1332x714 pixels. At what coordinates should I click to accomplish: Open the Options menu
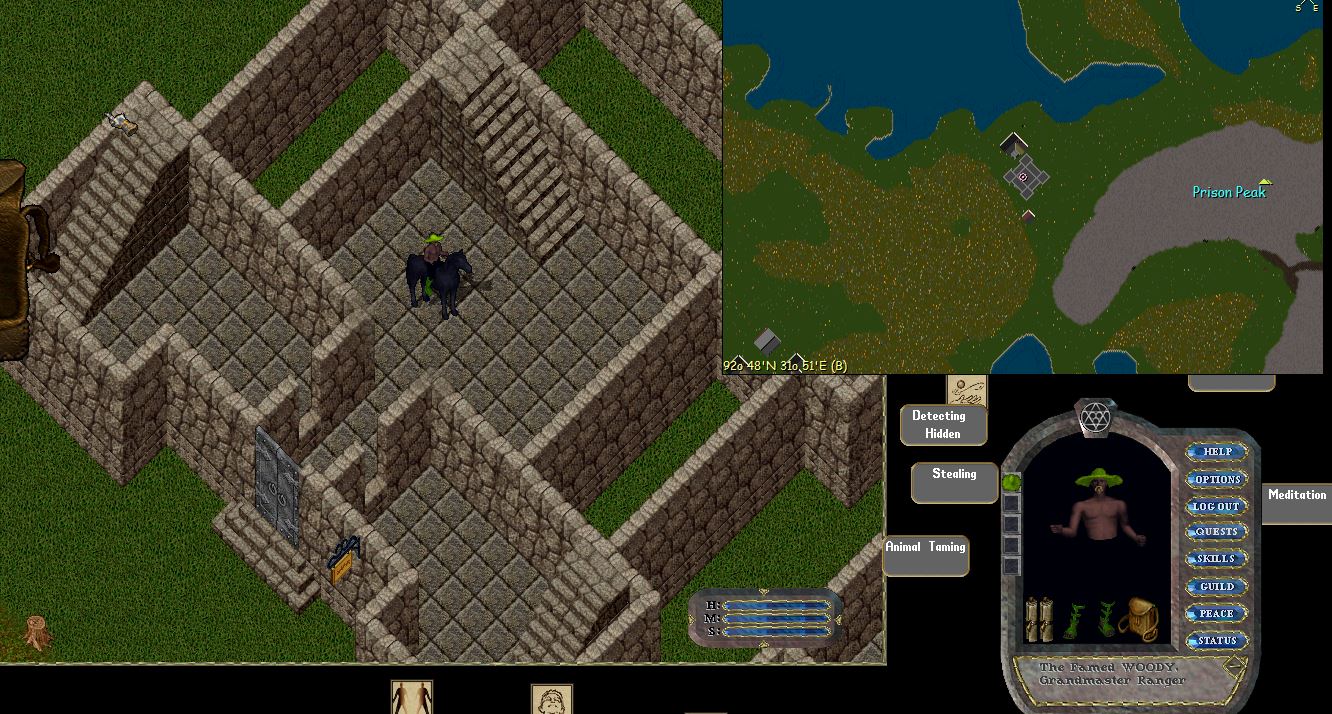1216,479
